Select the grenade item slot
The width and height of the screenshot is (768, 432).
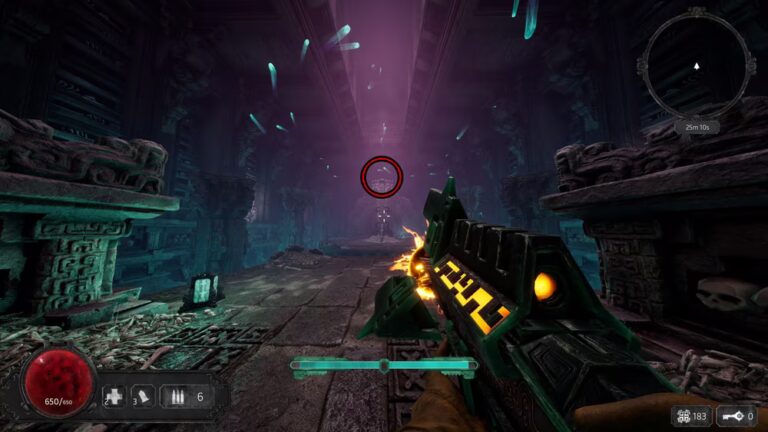coord(144,397)
